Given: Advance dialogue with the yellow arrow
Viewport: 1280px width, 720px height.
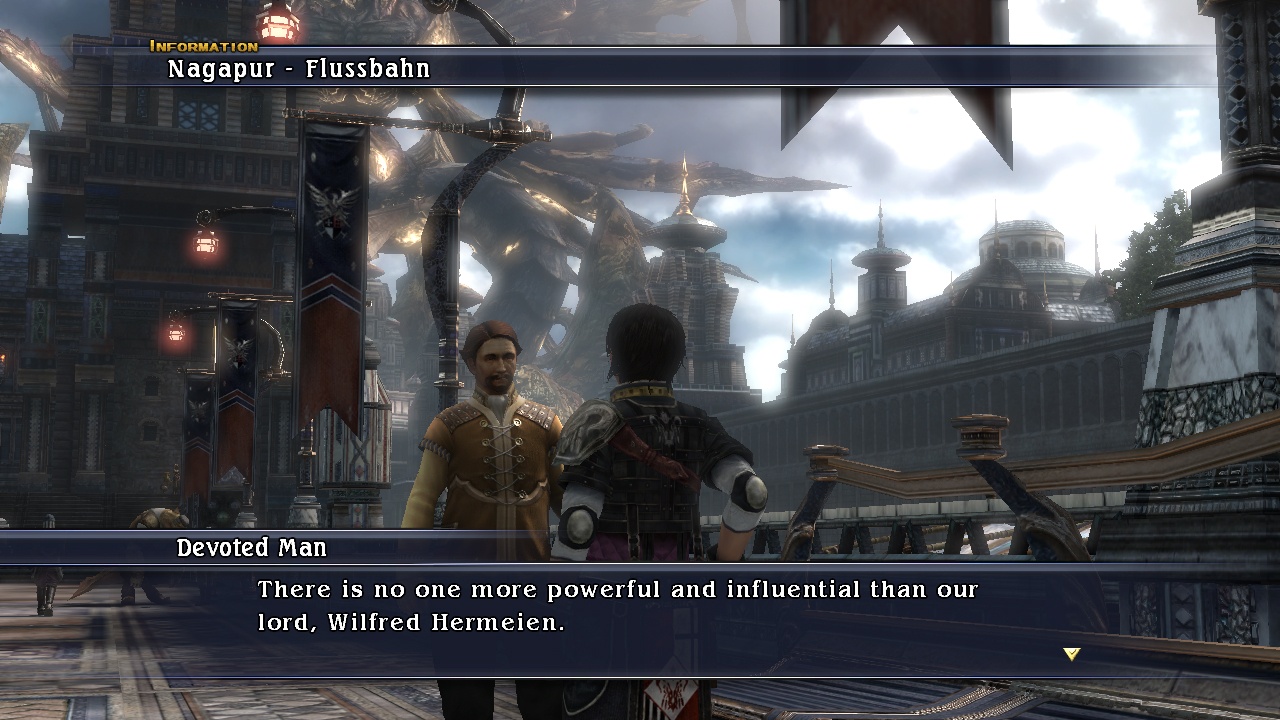Looking at the screenshot, I should [1072, 654].
